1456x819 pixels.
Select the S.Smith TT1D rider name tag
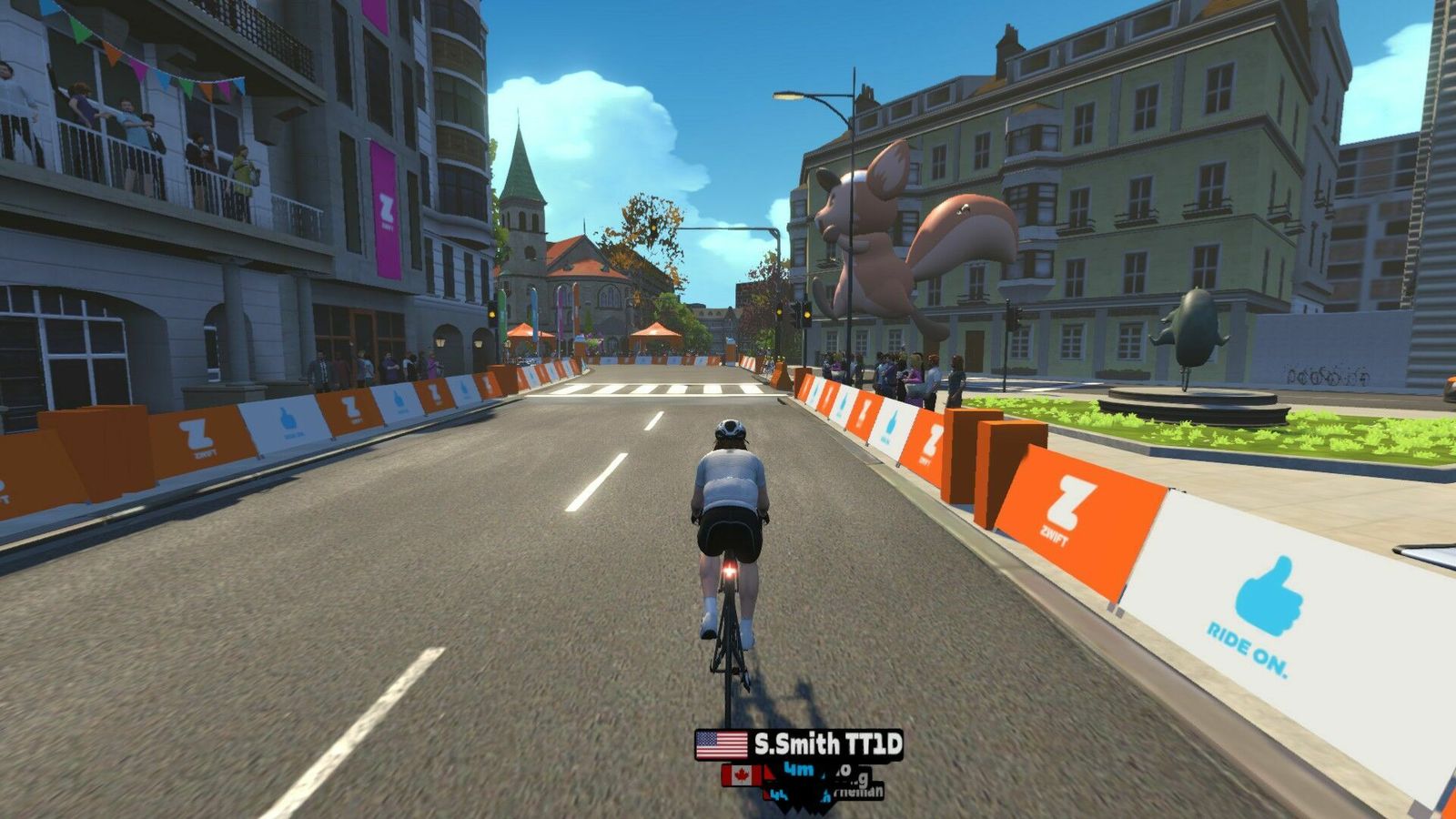(x=799, y=744)
